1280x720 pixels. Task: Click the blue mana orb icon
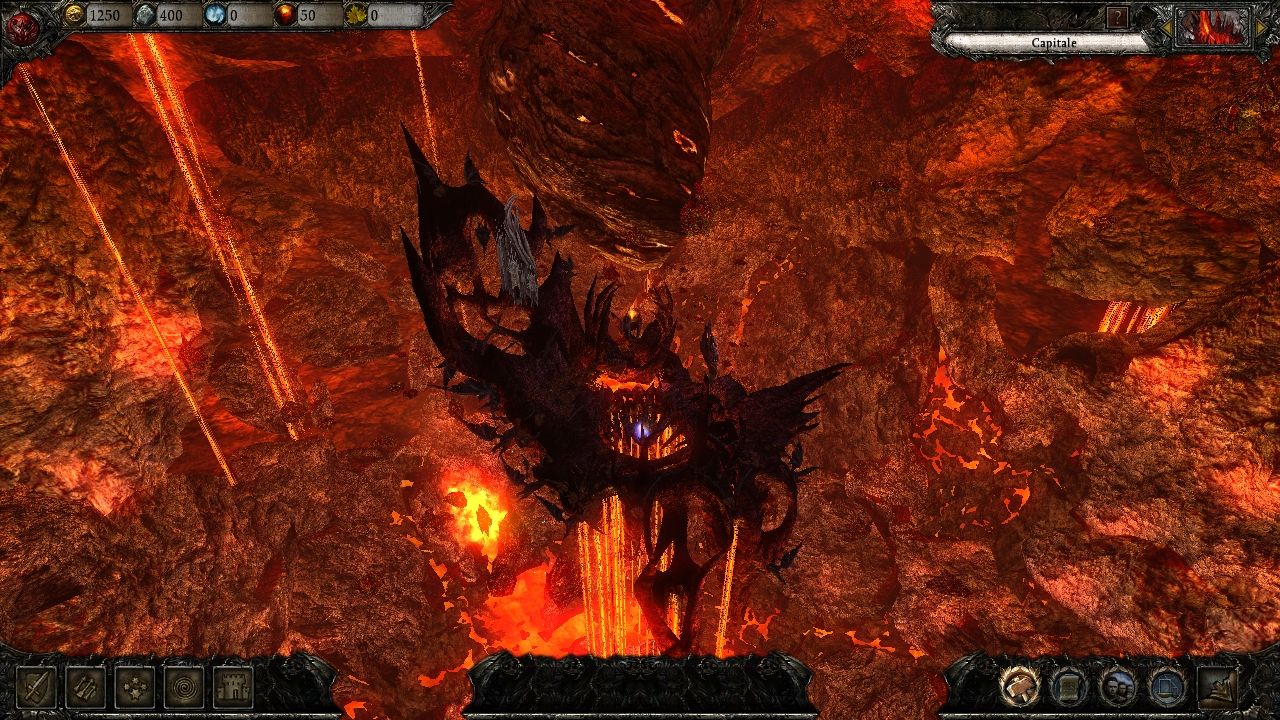pos(215,15)
